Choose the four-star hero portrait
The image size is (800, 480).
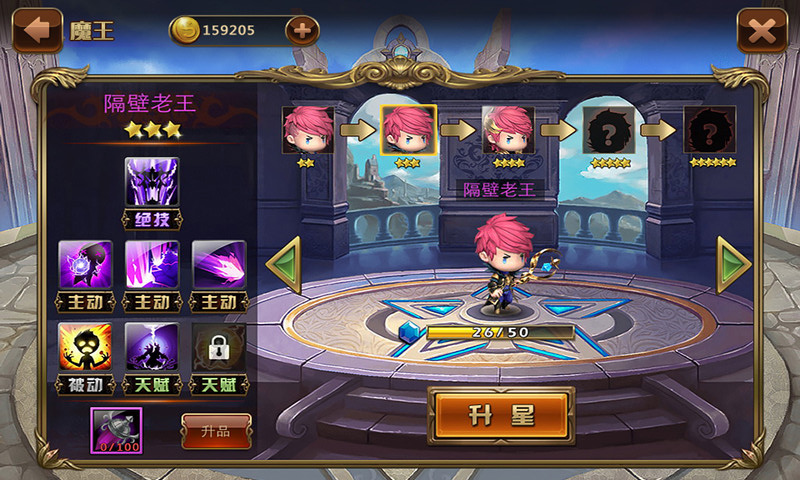(x=508, y=130)
